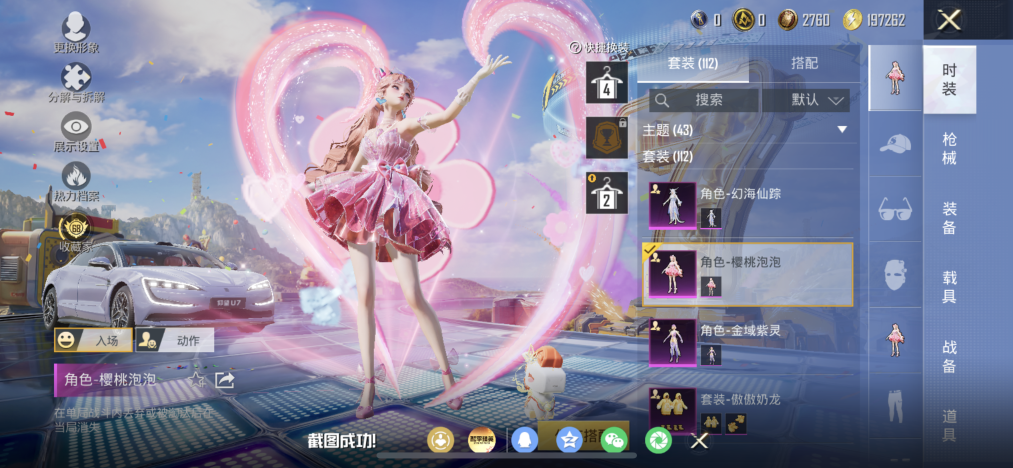This screenshot has height=468, width=1013.
Task: Dismiss the screenshot share bar
Action: click(700, 440)
